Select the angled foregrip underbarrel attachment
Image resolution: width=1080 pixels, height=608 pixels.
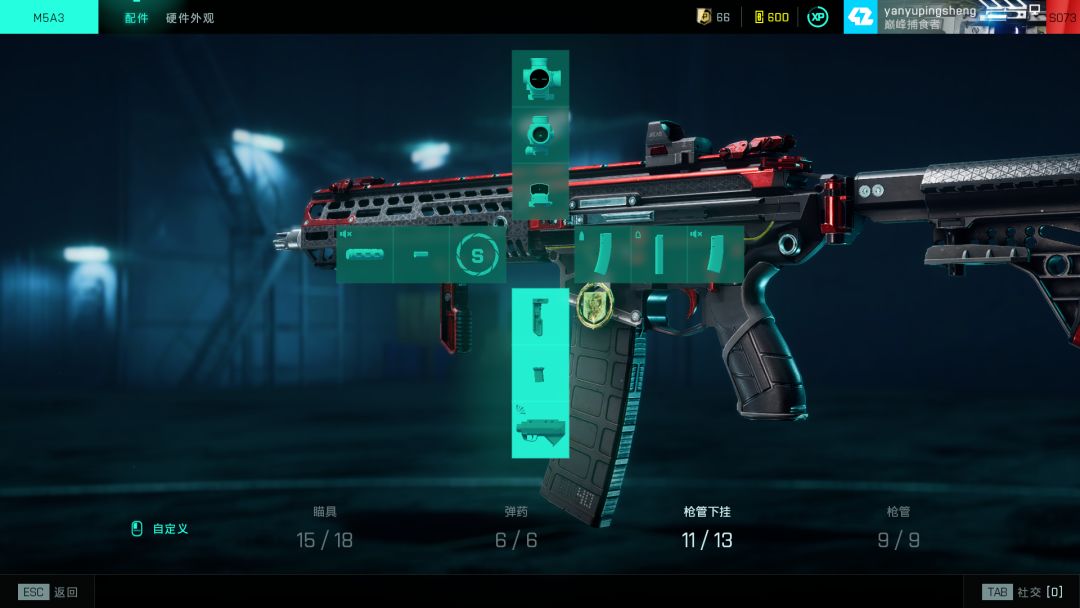pos(540,316)
